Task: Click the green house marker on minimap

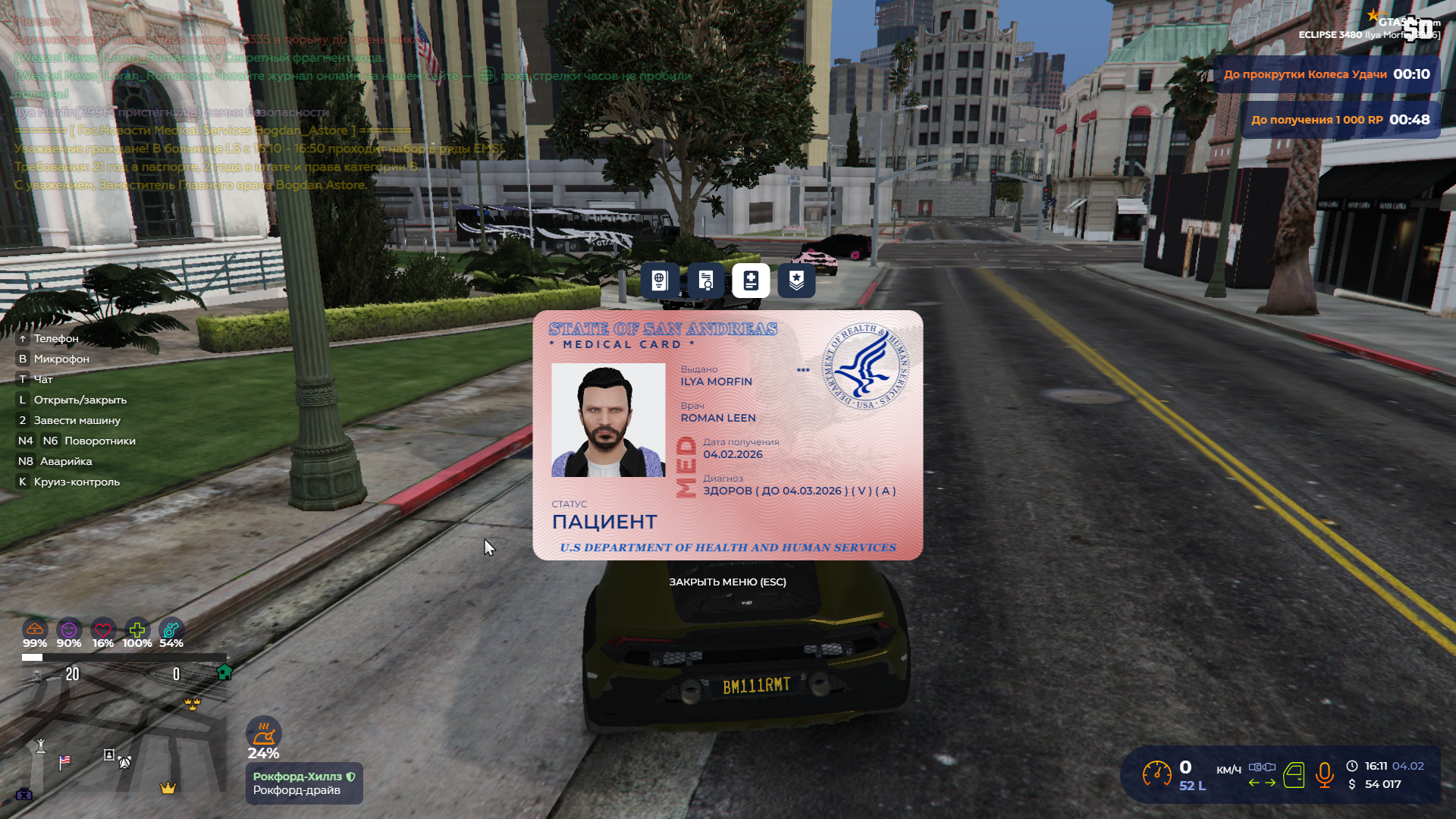Action: click(224, 672)
